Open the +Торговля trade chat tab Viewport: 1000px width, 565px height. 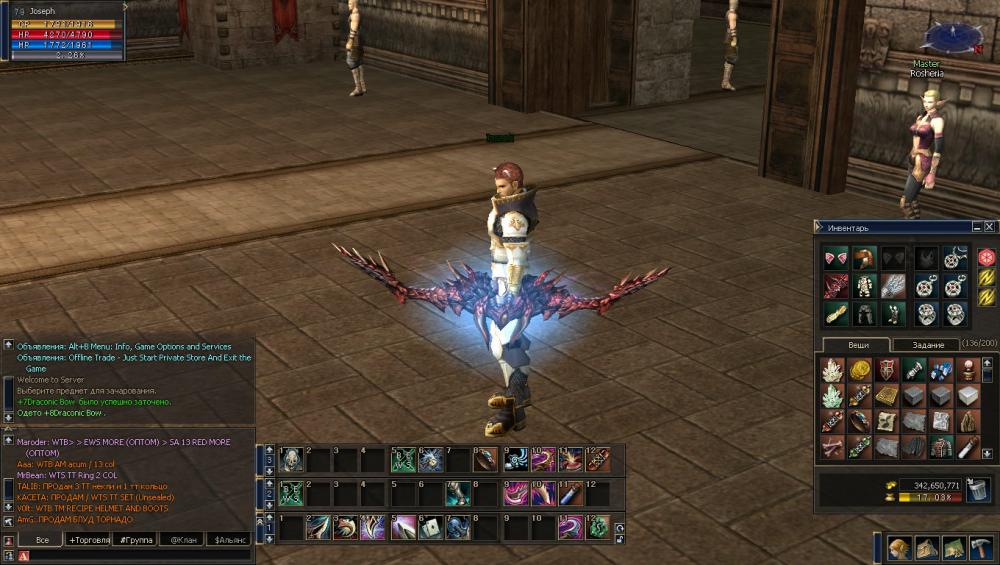click(x=88, y=539)
